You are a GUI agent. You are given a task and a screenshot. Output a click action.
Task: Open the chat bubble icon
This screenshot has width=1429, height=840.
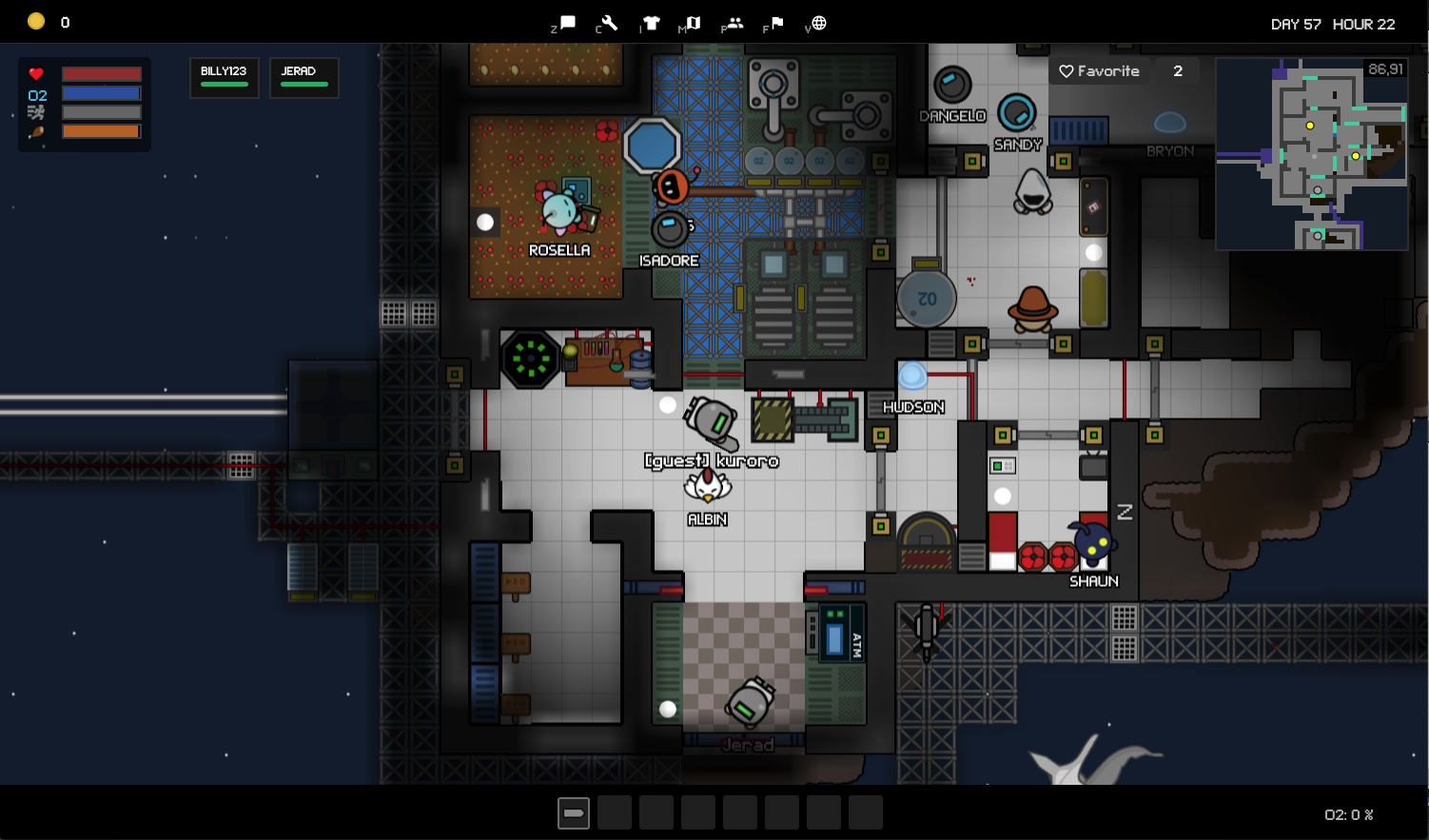click(567, 23)
